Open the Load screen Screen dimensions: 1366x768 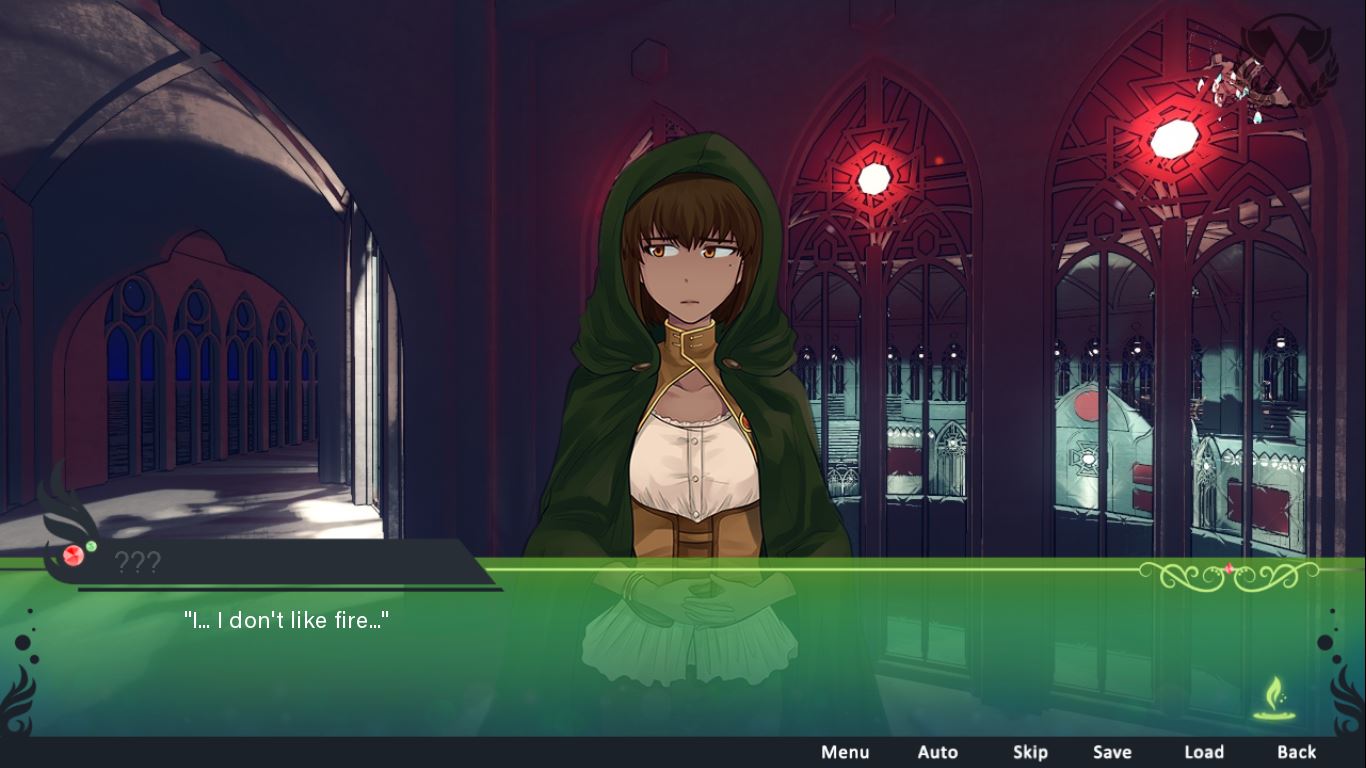[1204, 752]
